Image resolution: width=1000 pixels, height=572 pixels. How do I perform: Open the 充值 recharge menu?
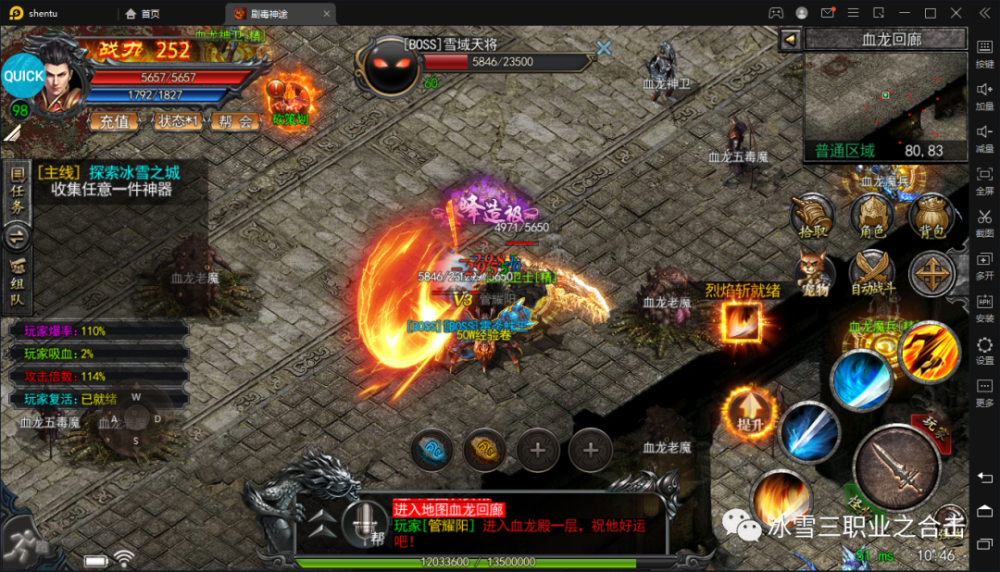(115, 121)
